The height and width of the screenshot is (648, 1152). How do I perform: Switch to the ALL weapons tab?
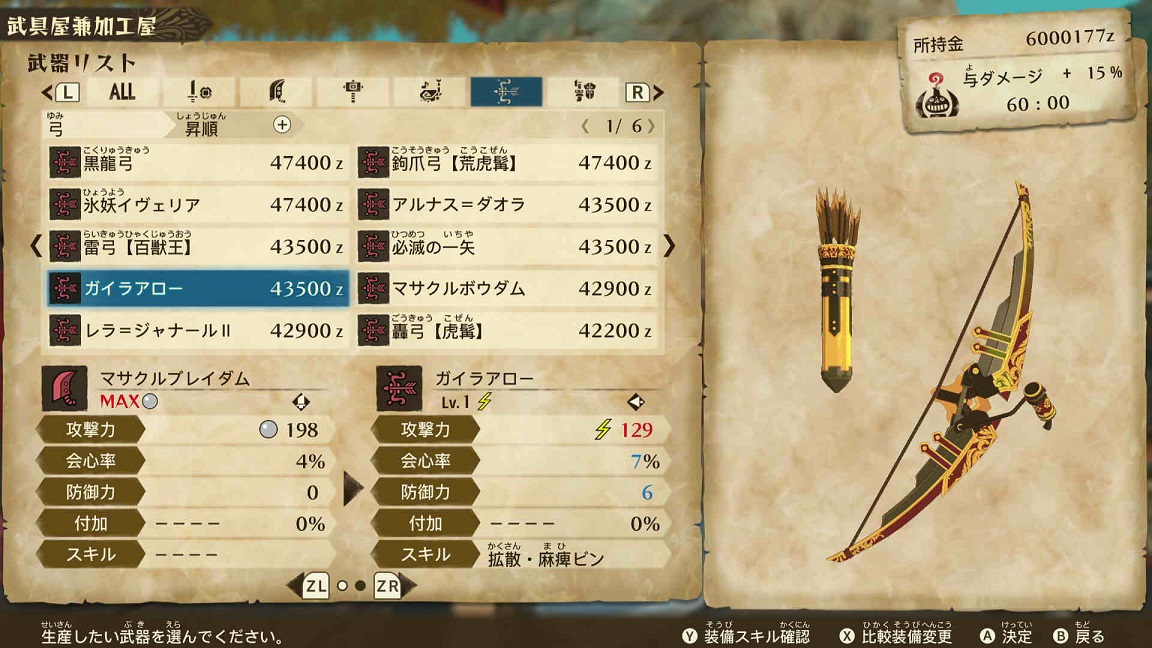click(x=122, y=92)
